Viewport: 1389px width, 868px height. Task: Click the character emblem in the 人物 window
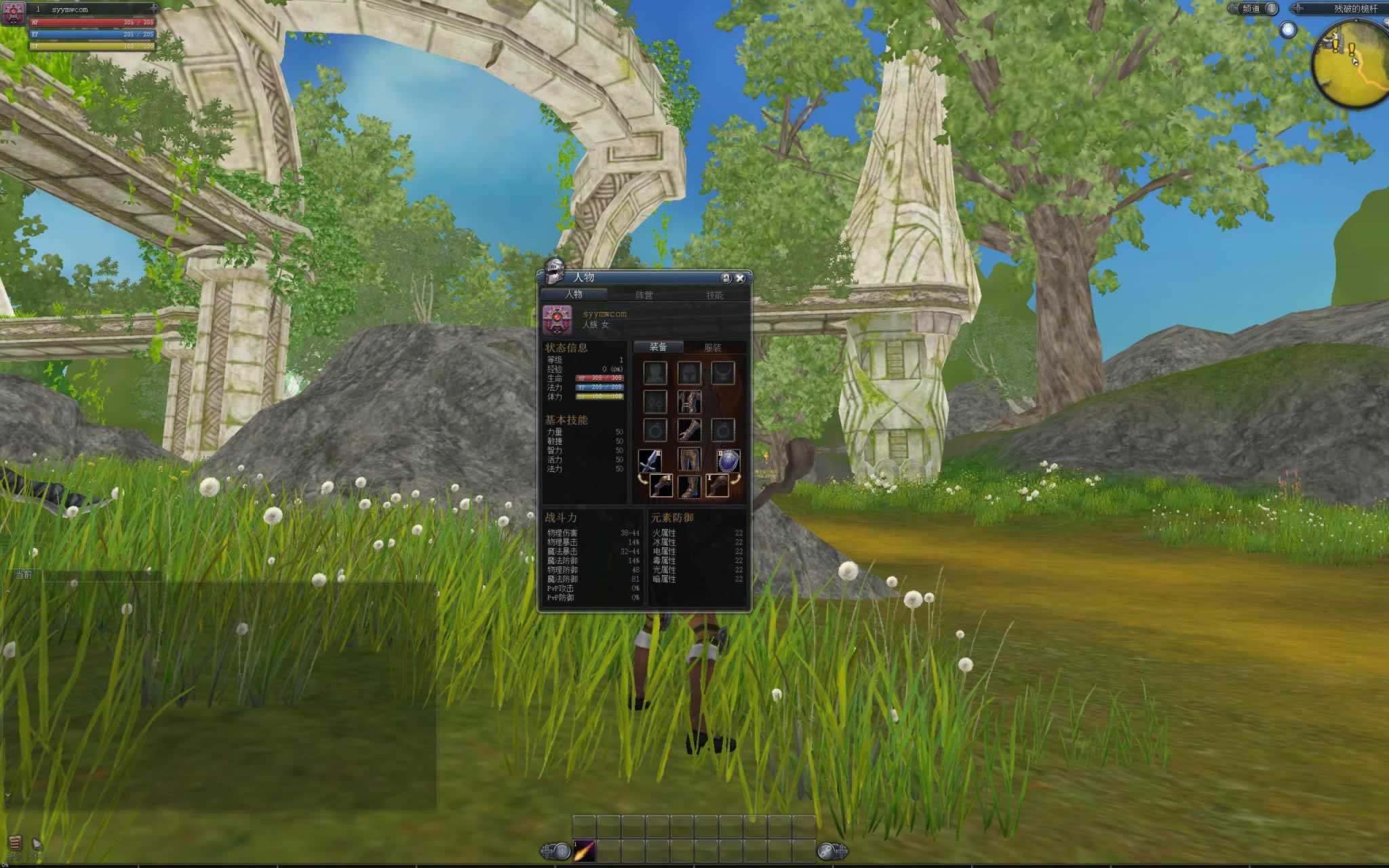(x=557, y=319)
